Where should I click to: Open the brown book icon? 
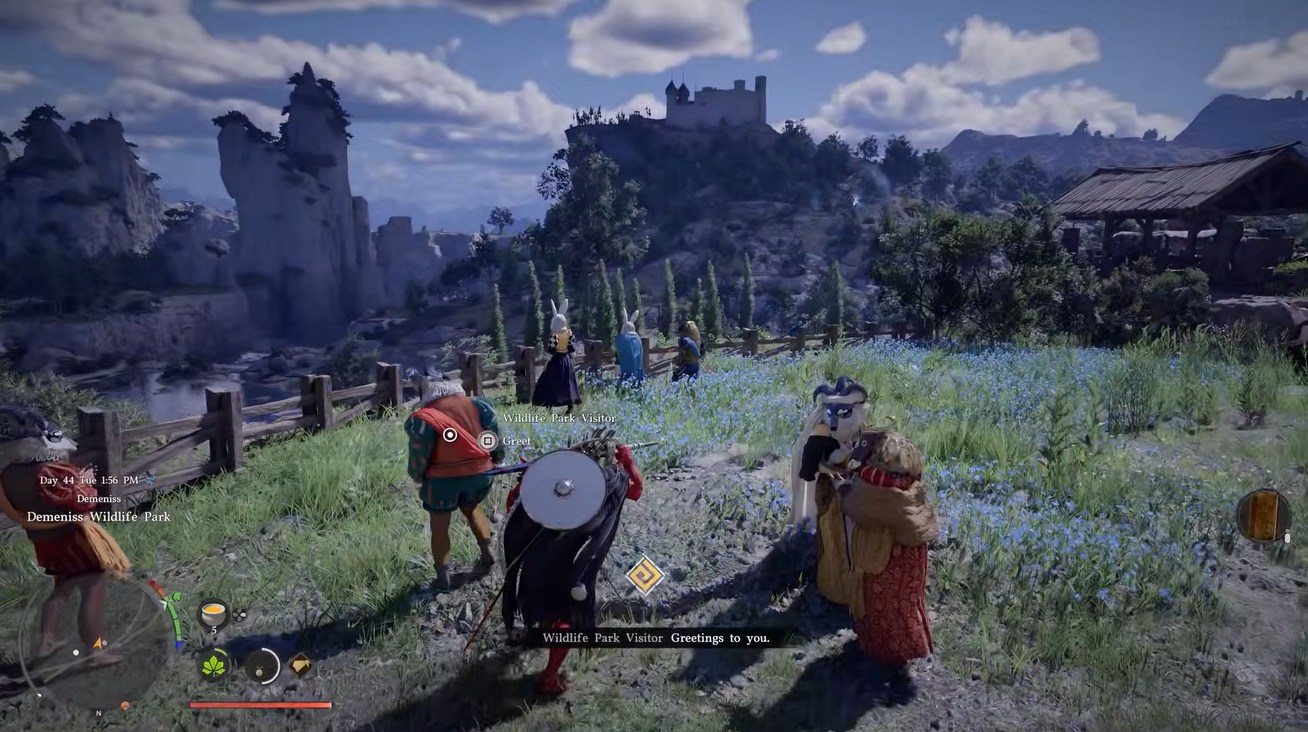(x=1263, y=515)
